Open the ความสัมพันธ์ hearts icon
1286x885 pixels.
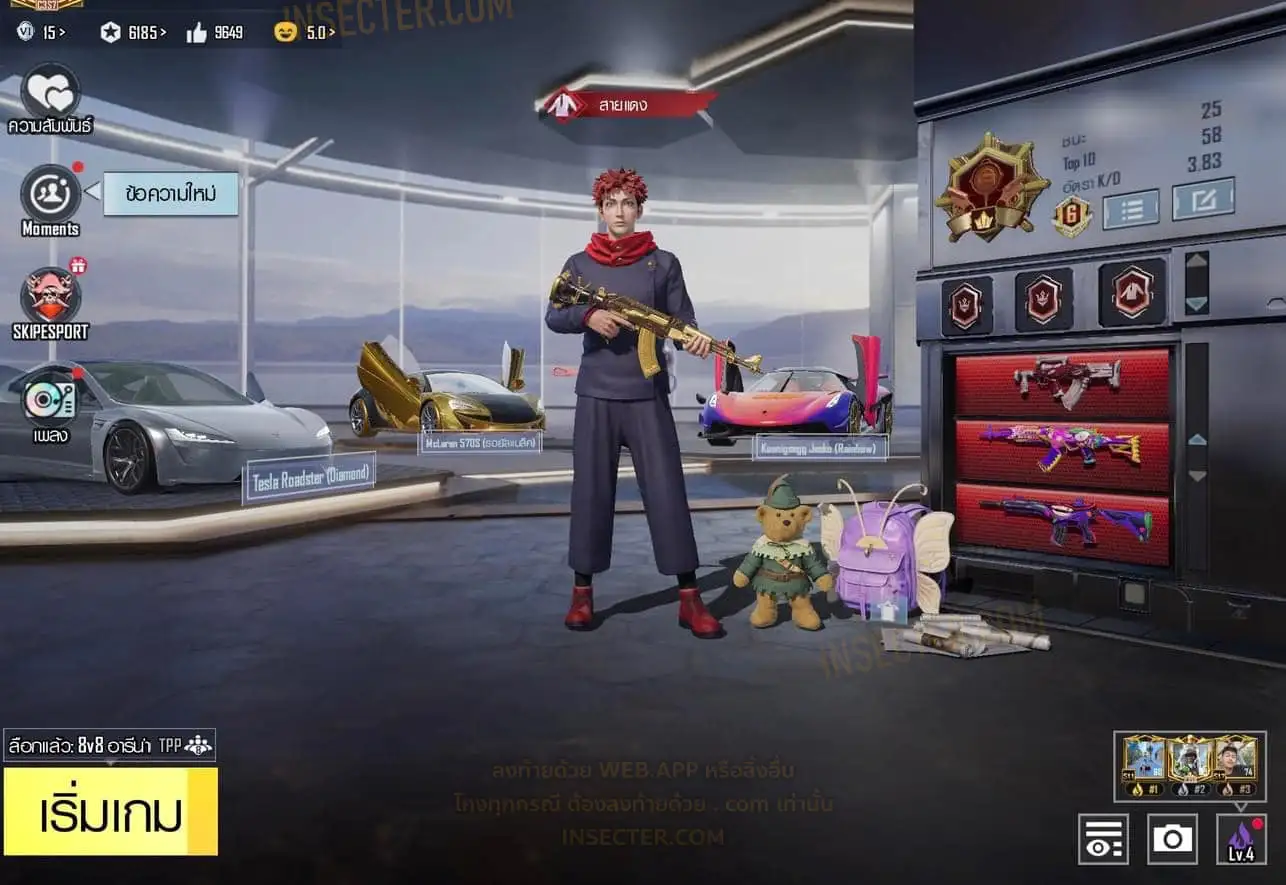click(x=50, y=92)
